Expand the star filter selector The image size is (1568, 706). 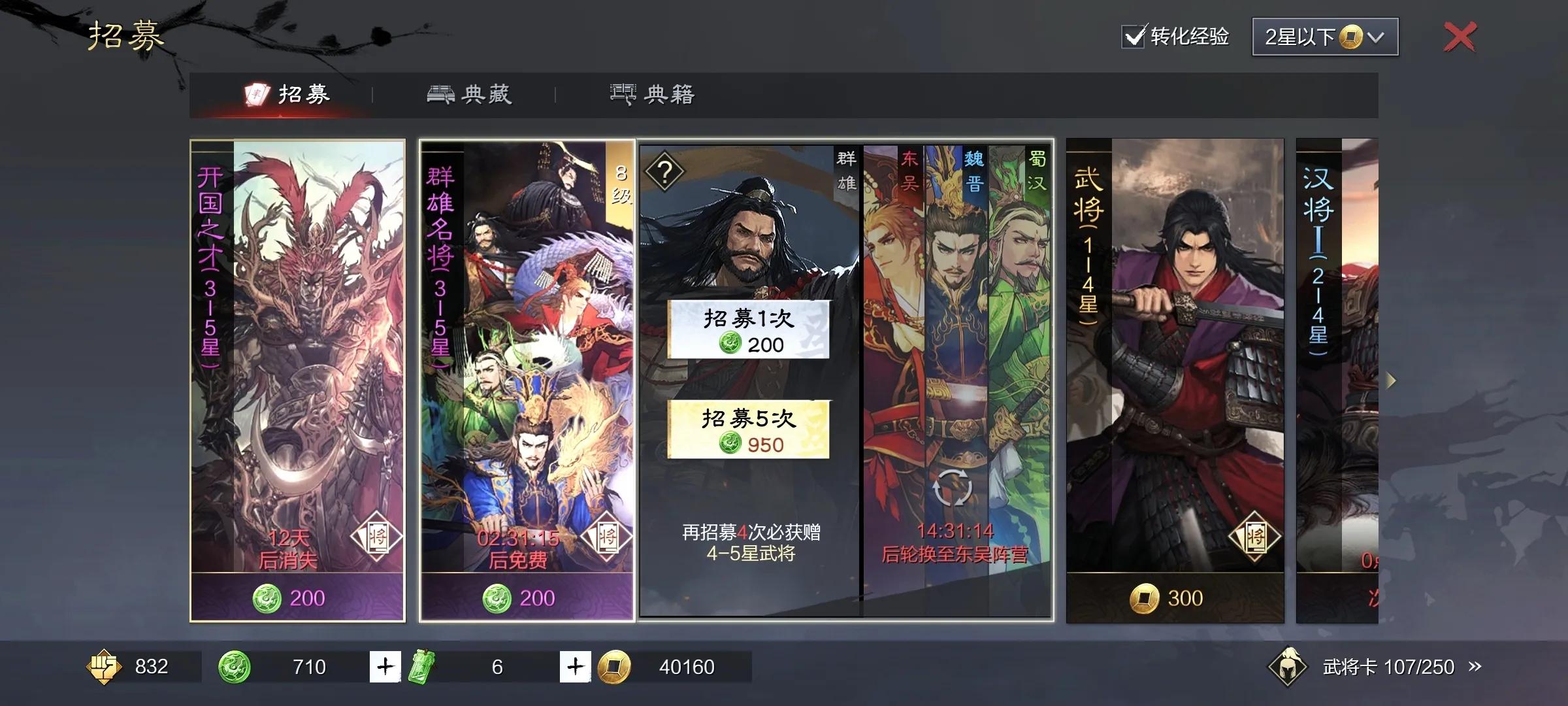point(1324,37)
